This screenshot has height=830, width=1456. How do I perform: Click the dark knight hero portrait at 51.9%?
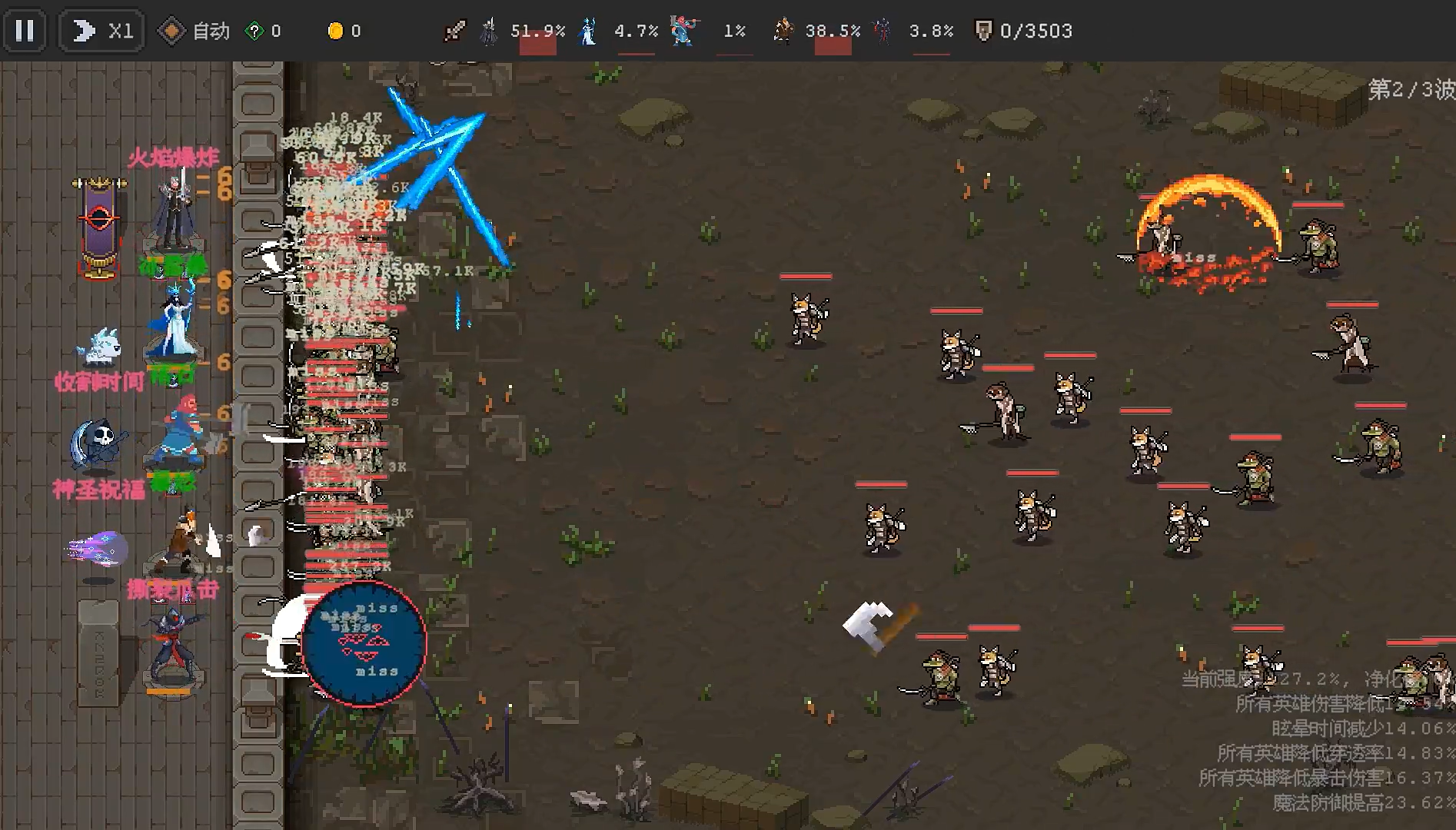pyautogui.click(x=487, y=29)
